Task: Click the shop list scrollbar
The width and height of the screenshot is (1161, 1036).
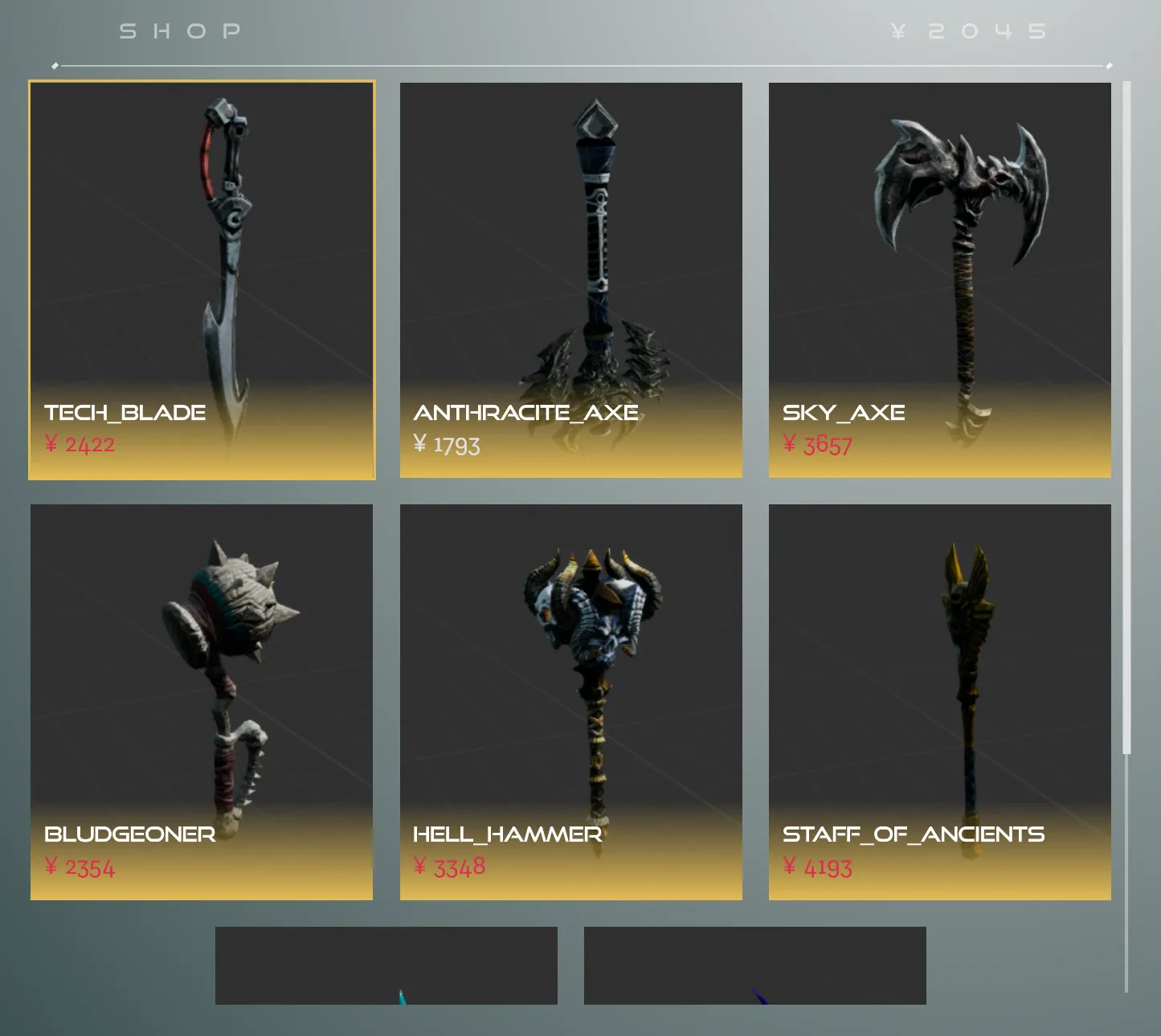Action: (1126, 418)
